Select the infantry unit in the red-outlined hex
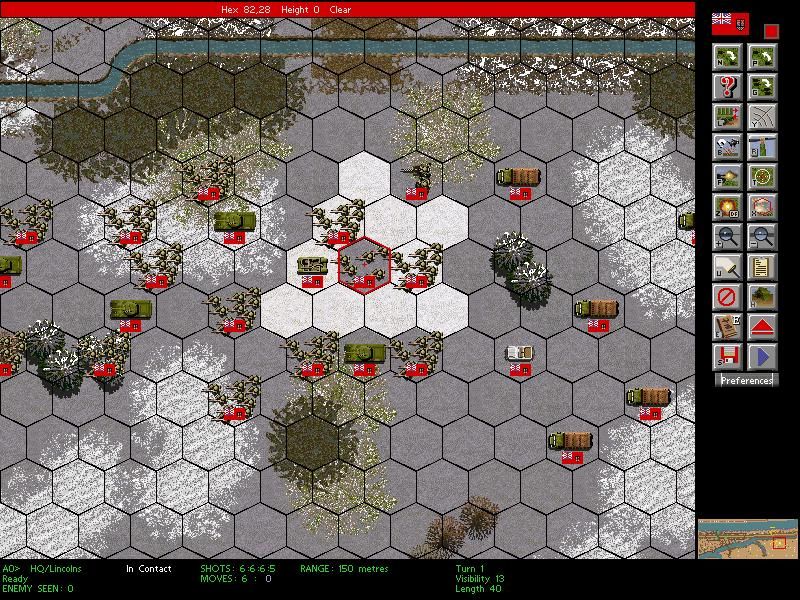This screenshot has height=600, width=800. (364, 266)
